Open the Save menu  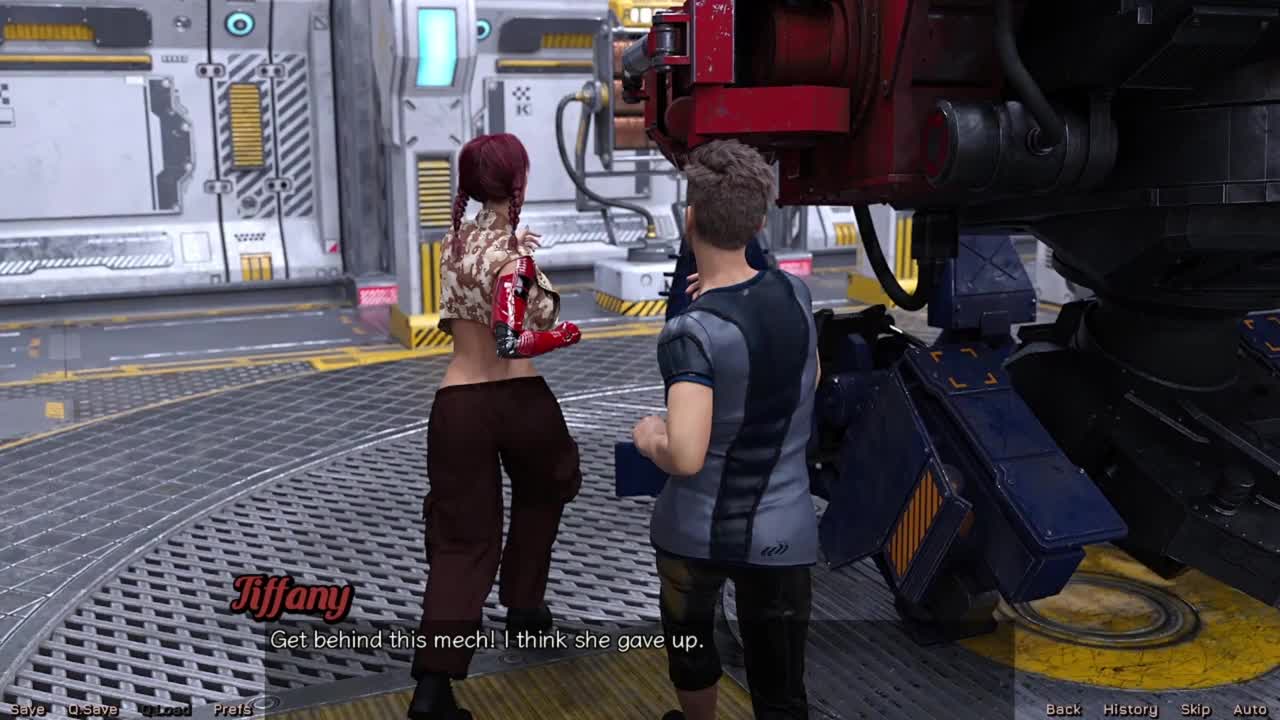tap(27, 709)
